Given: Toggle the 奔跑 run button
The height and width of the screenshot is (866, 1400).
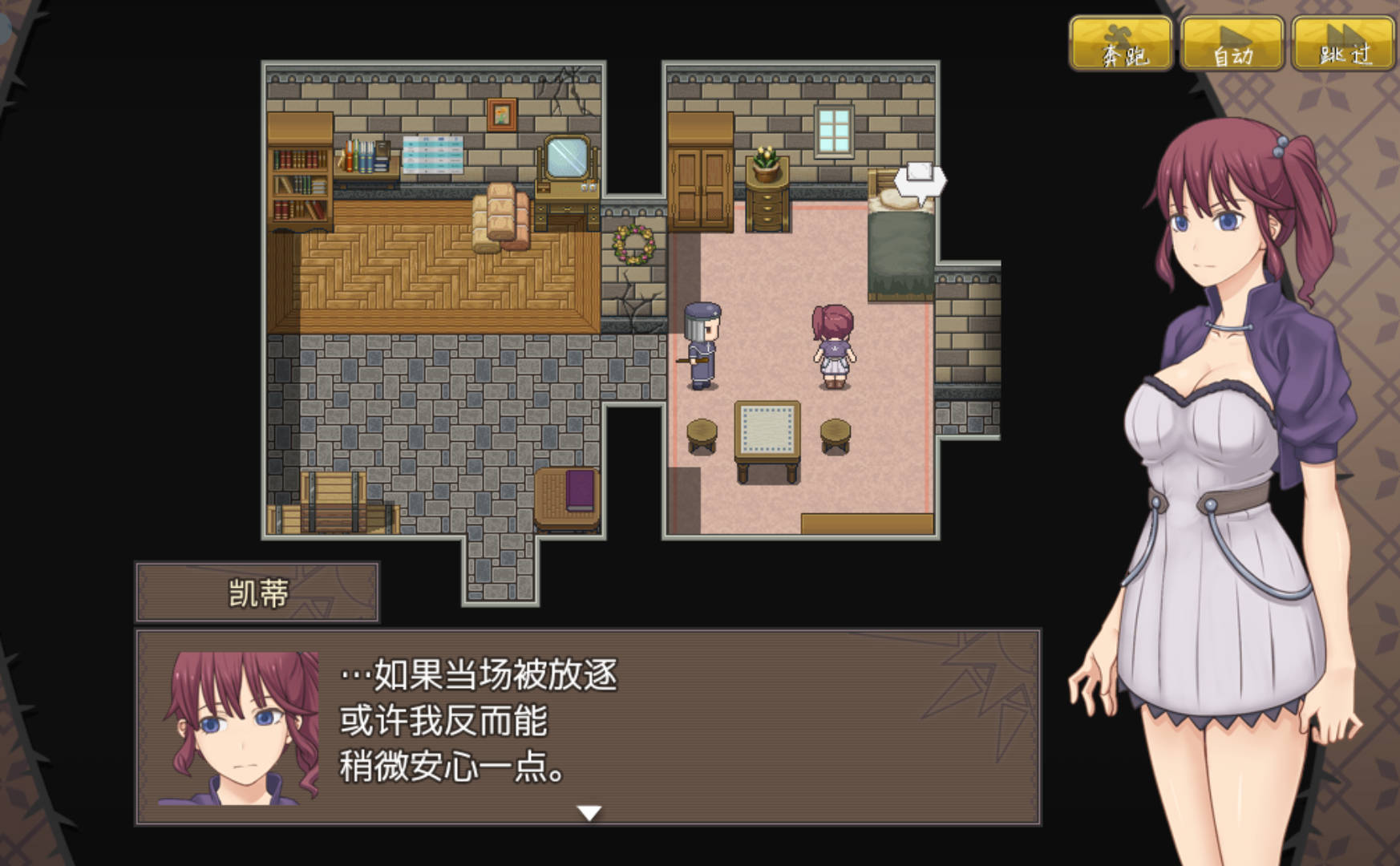Looking at the screenshot, I should click(x=1121, y=45).
